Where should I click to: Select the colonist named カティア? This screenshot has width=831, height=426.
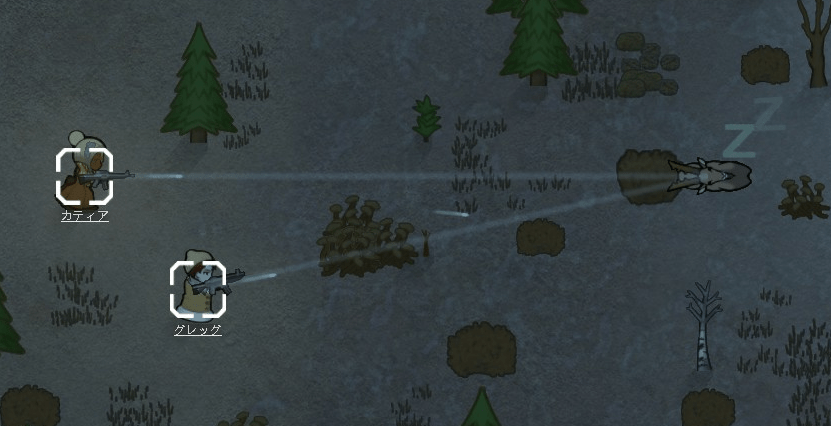[x=84, y=175]
